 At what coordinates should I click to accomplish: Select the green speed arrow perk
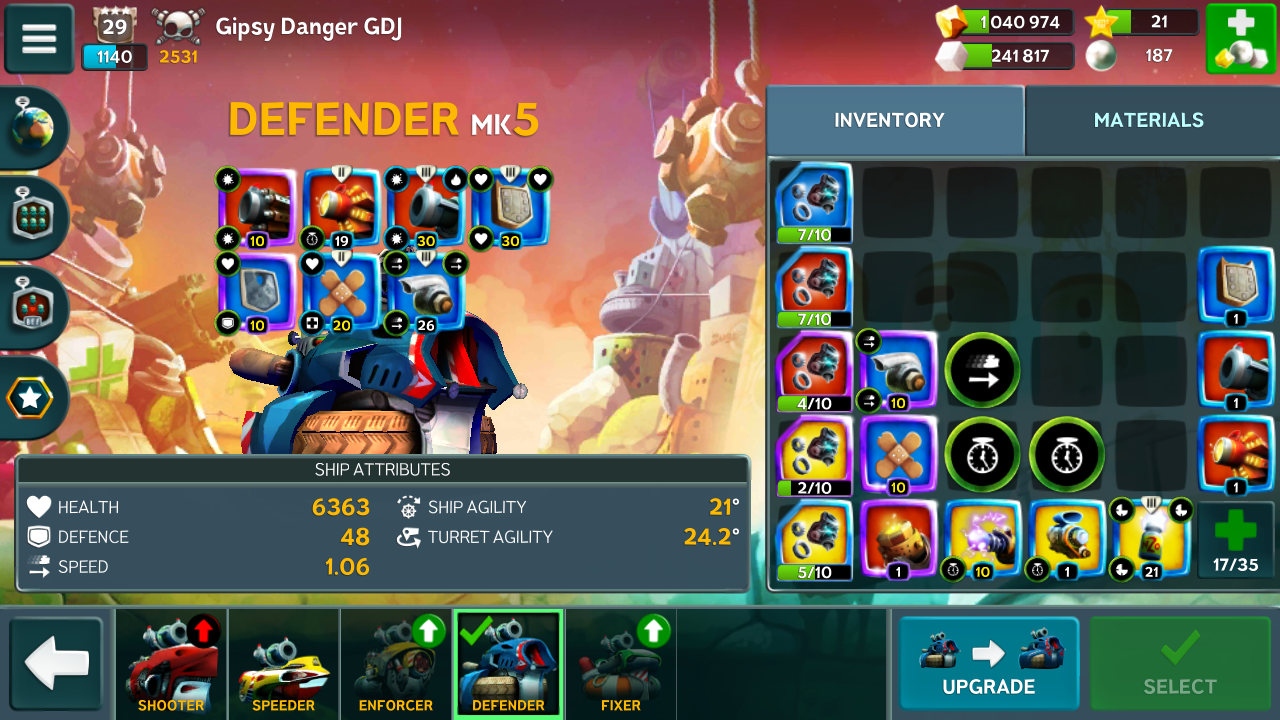tap(982, 371)
